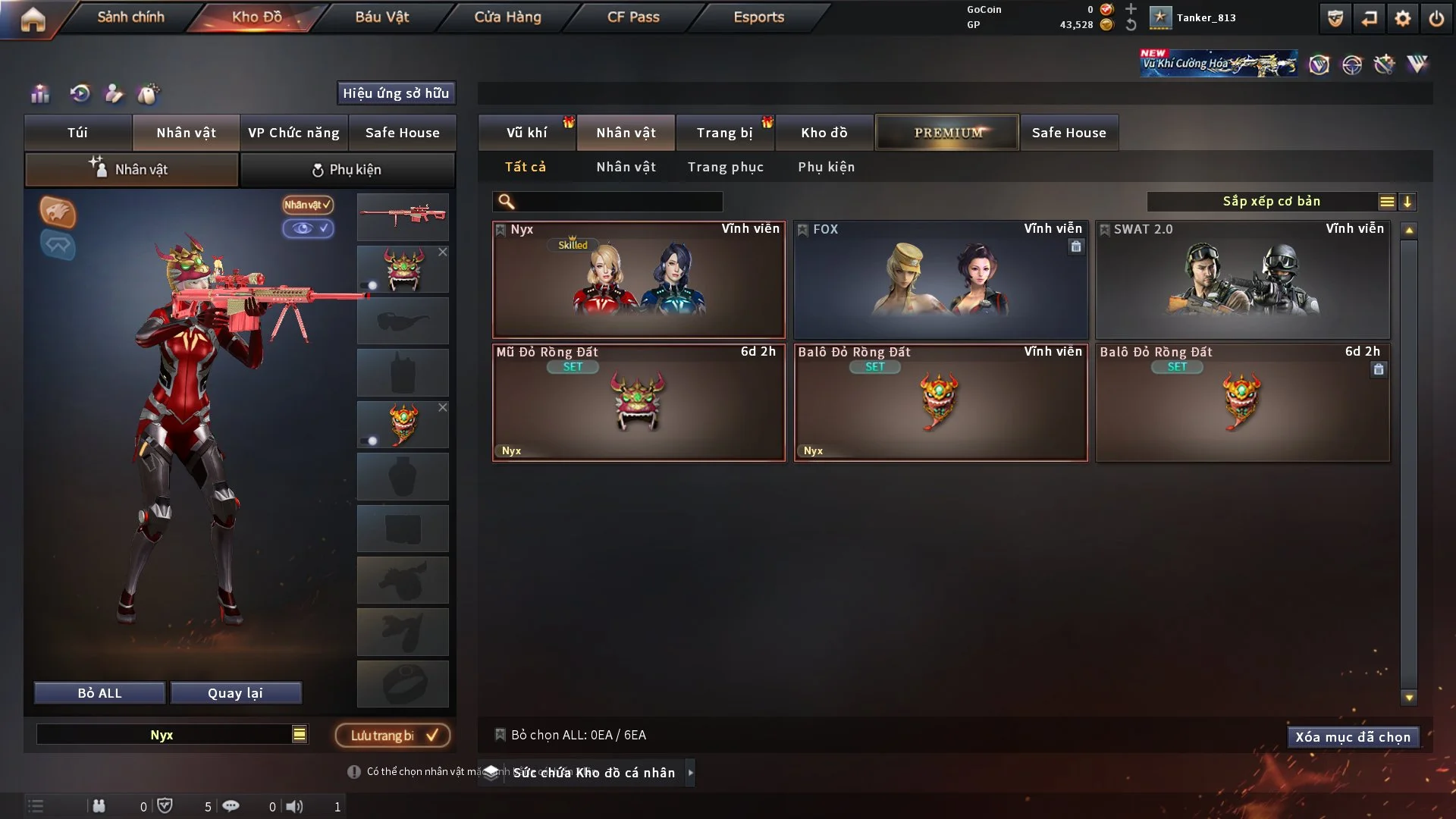Save loadout with Lưu trang bị
Screen dimensions: 1456x819
[393, 735]
